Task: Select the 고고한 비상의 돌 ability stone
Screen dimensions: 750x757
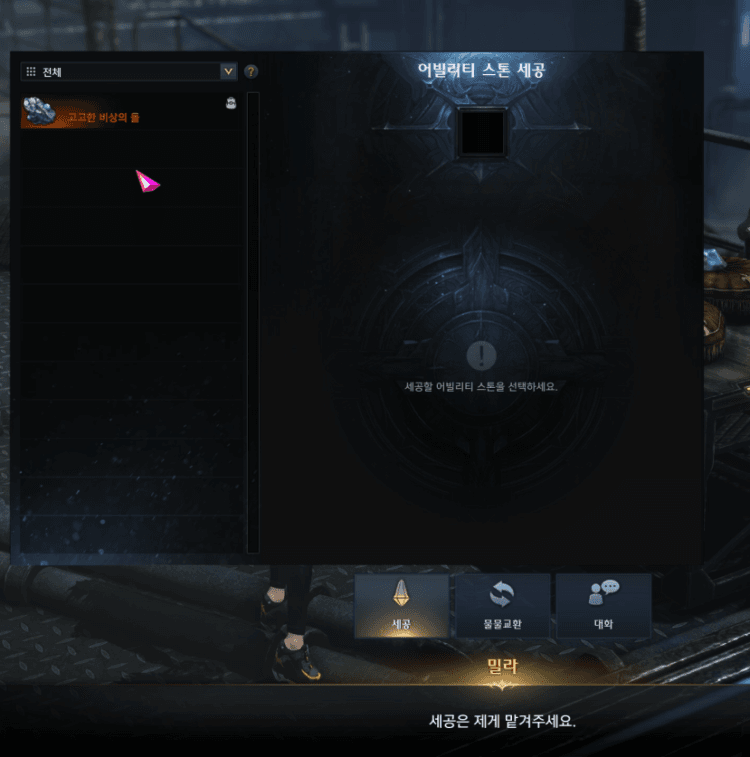Action: tap(128, 114)
